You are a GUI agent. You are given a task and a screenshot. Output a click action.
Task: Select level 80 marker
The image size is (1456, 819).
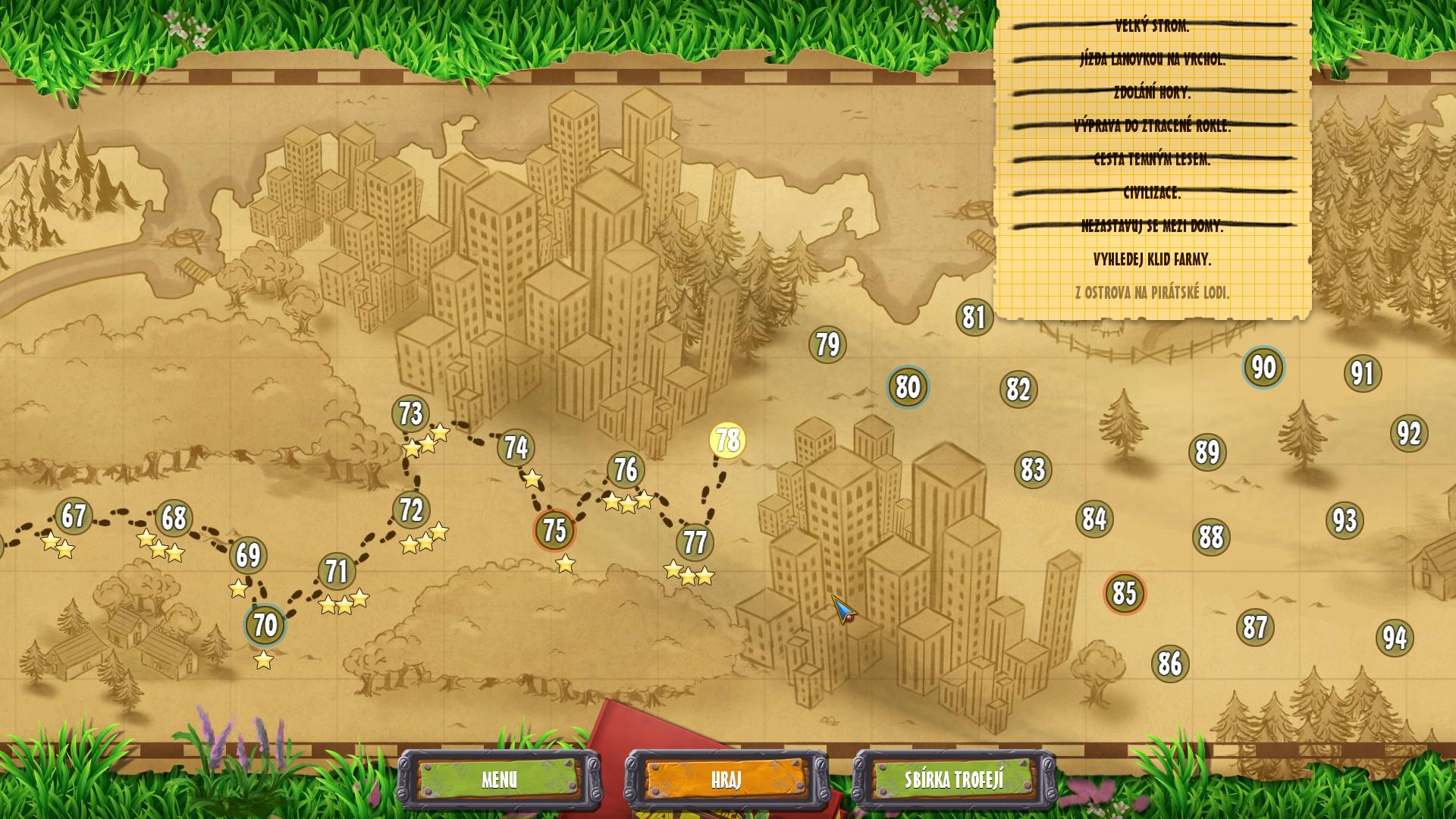tap(908, 388)
